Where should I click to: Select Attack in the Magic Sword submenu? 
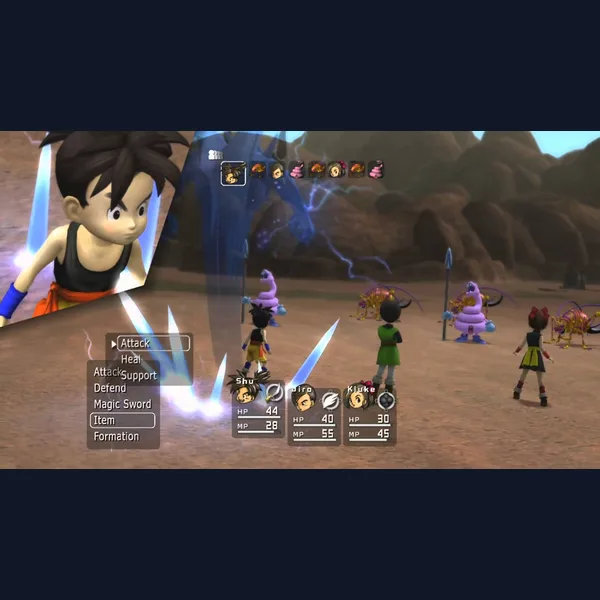[x=152, y=343]
